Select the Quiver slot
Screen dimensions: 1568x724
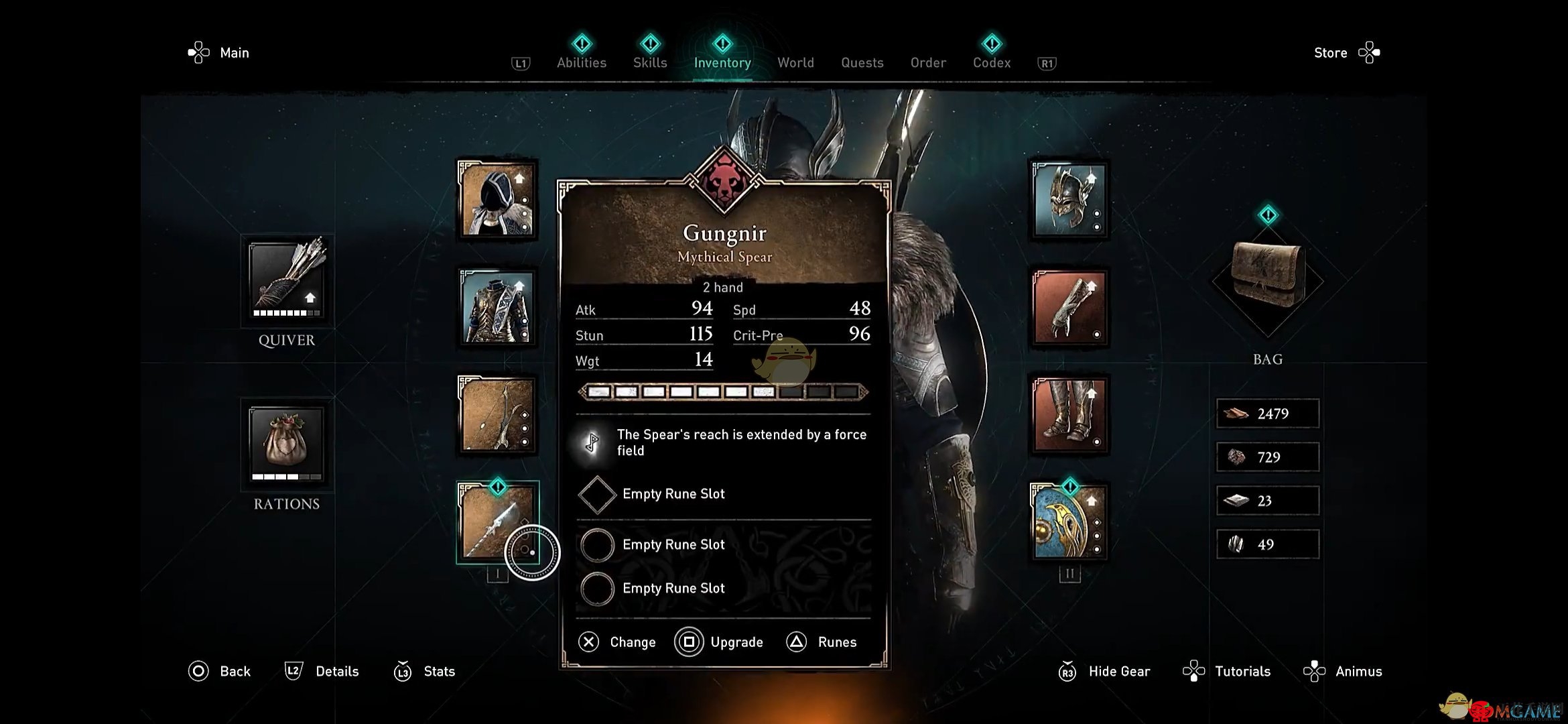pos(287,280)
